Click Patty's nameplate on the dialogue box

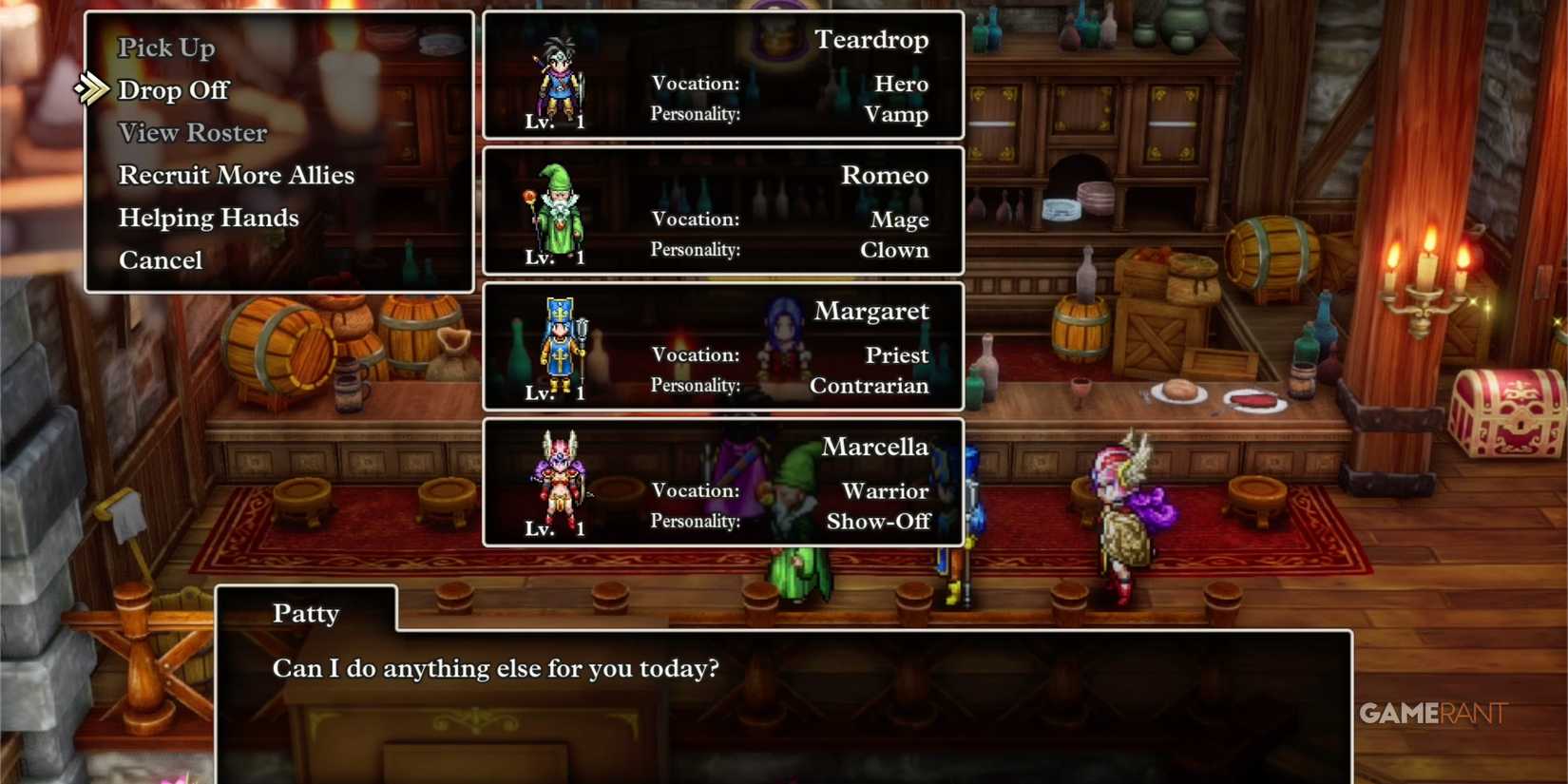click(305, 613)
